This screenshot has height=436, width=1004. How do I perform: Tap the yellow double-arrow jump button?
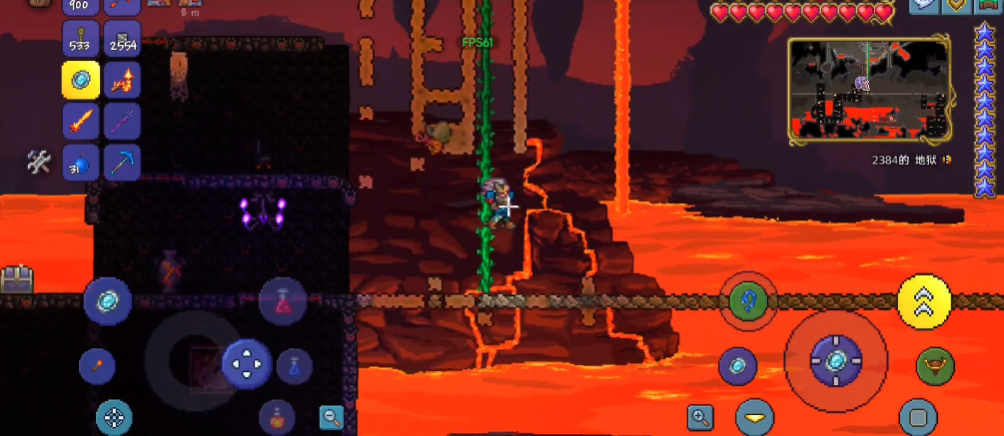(924, 300)
